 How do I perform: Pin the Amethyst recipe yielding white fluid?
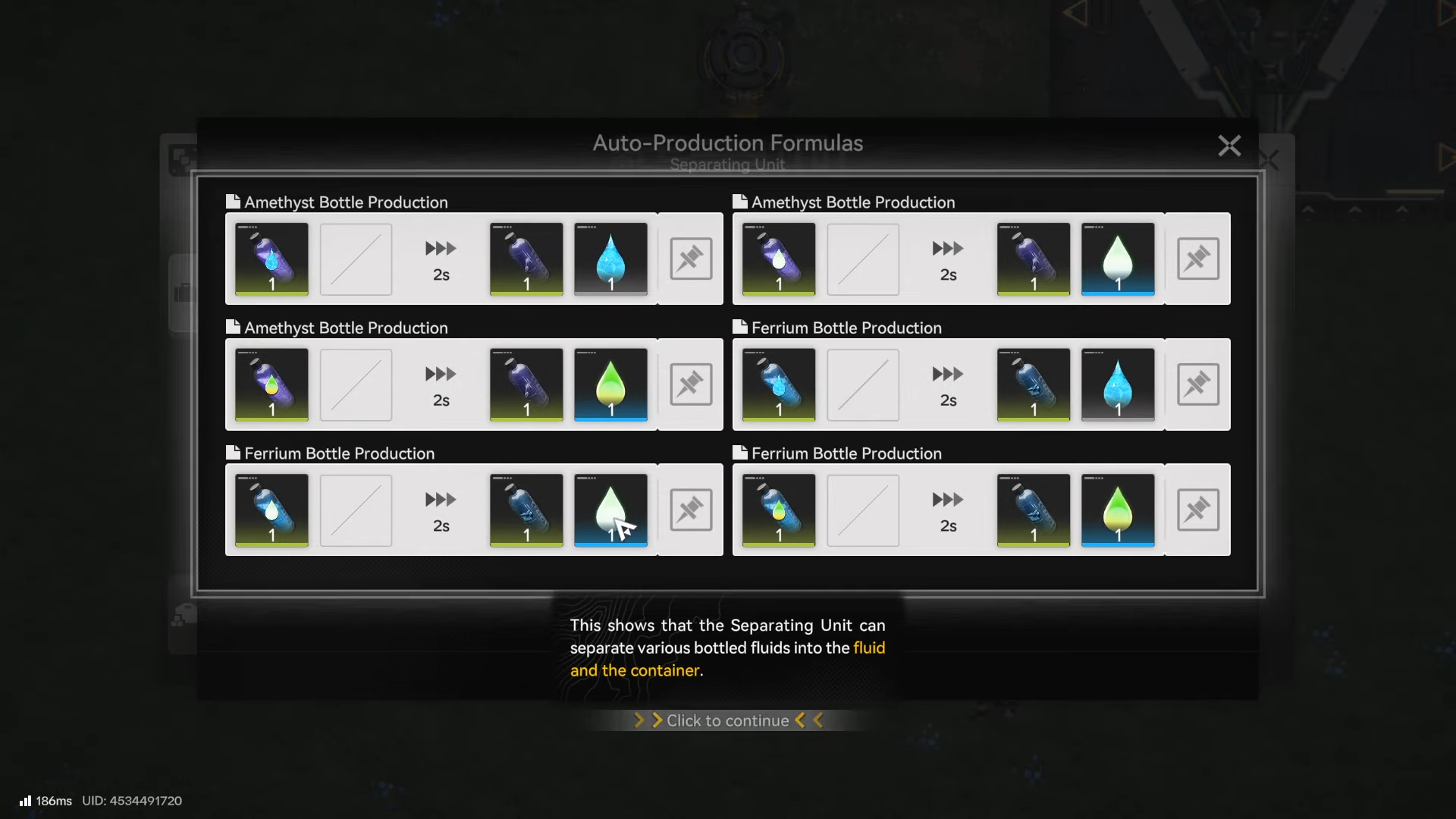click(1197, 259)
